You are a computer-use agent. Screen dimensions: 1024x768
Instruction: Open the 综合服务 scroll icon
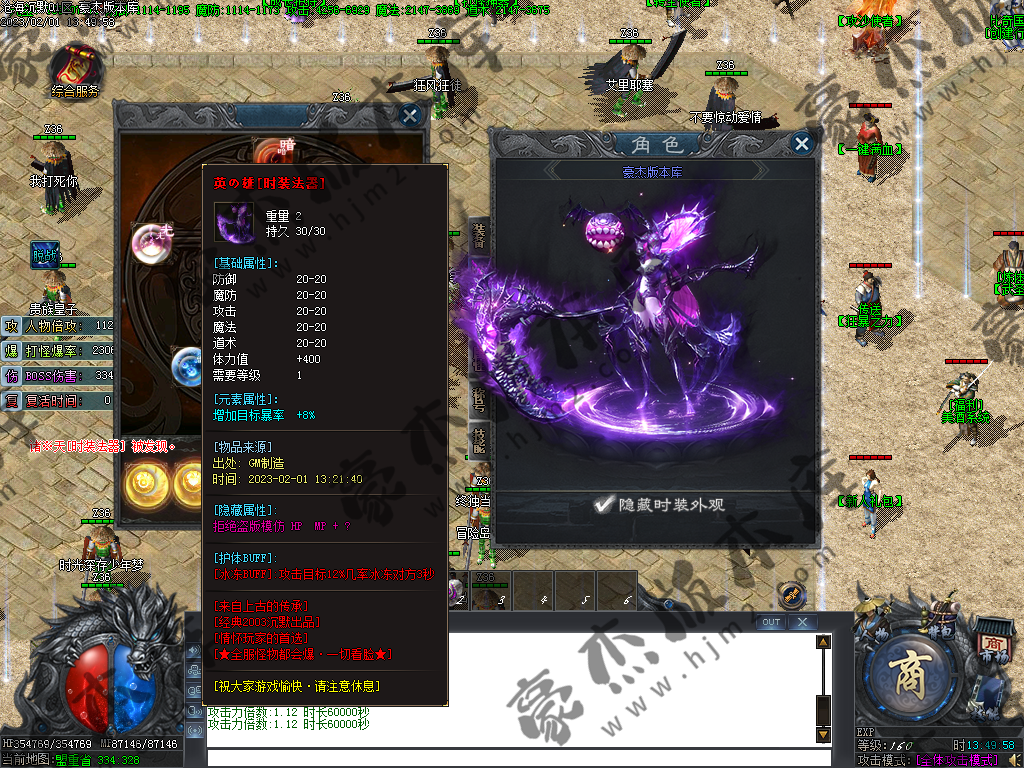pos(76,66)
